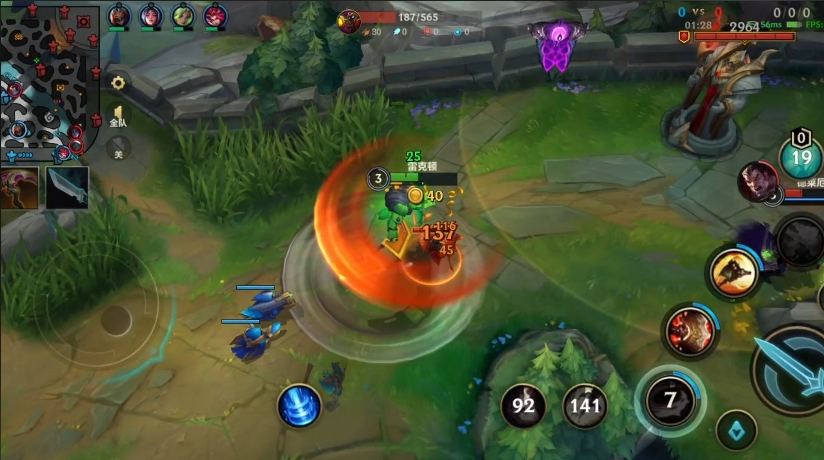
Task: Open settings with the gear icon
Action: coord(118,83)
